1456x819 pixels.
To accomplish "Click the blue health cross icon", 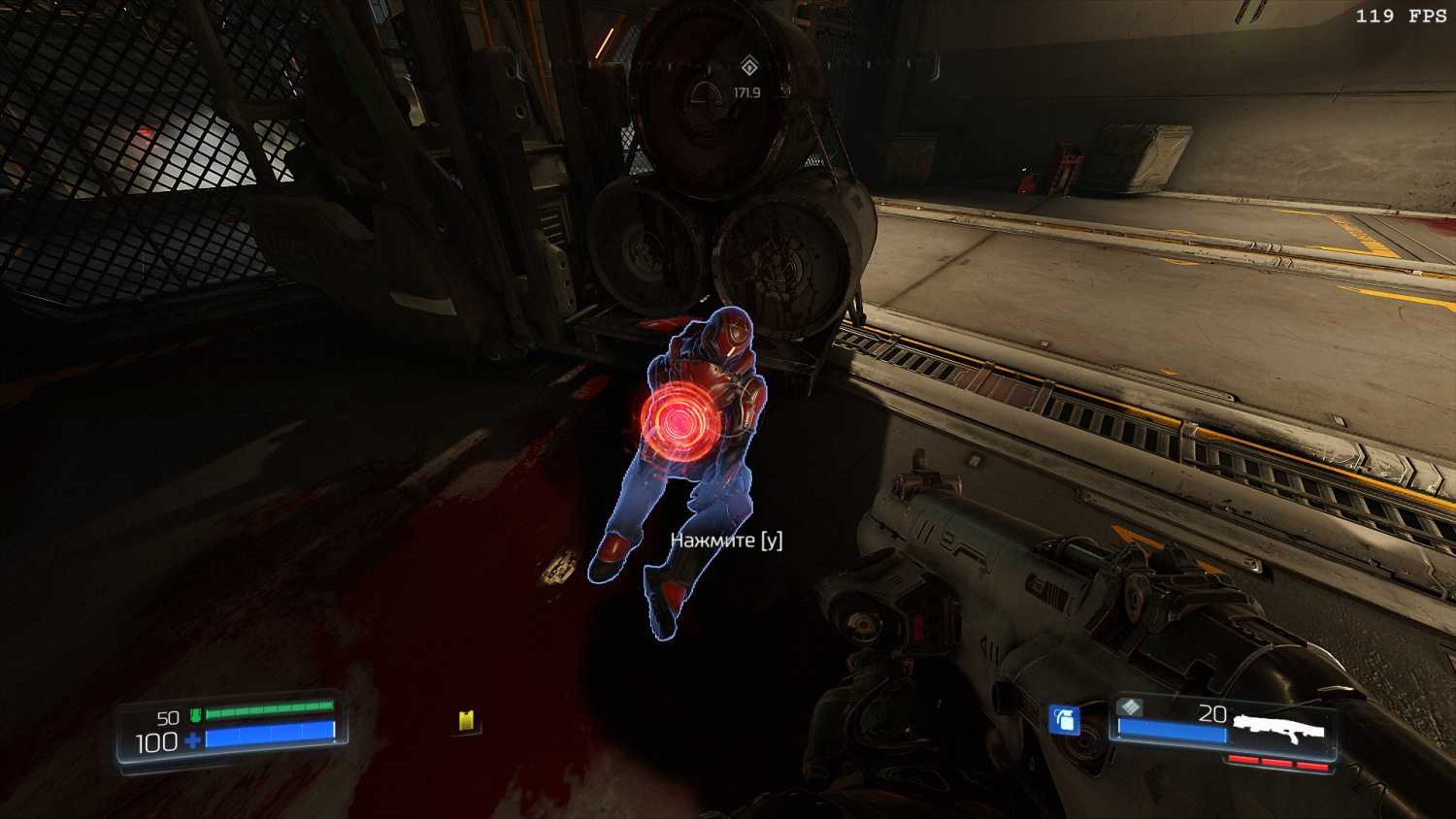I will 193,741.
